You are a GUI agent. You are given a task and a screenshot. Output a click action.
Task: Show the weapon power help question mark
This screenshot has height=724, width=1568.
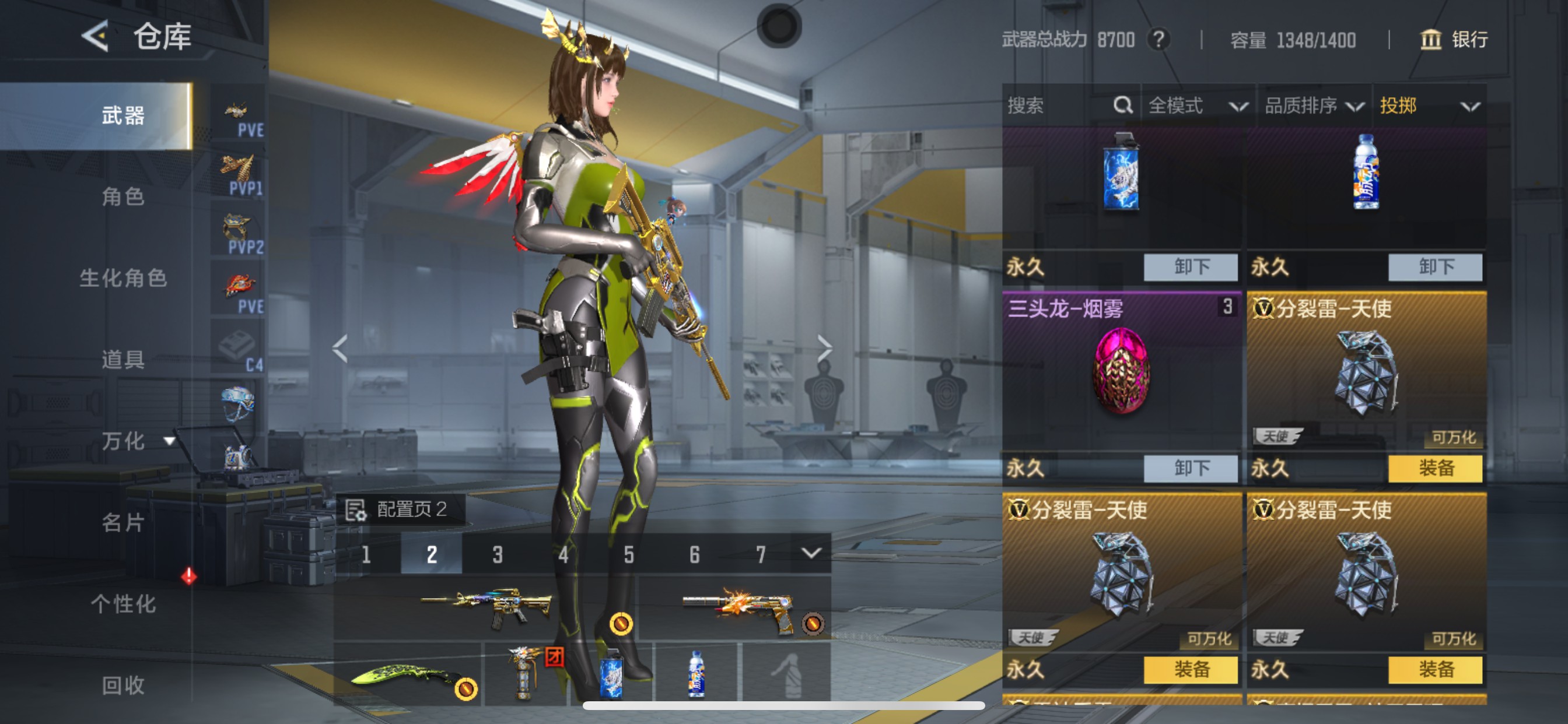coord(1158,40)
